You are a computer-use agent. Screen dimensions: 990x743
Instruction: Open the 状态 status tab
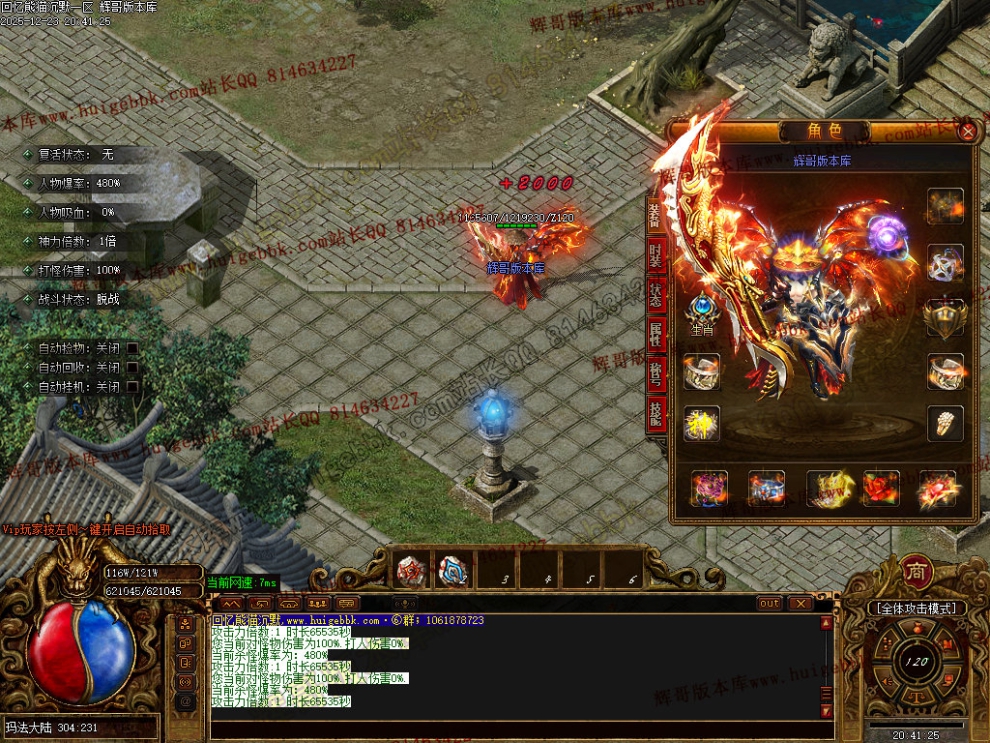pos(656,293)
